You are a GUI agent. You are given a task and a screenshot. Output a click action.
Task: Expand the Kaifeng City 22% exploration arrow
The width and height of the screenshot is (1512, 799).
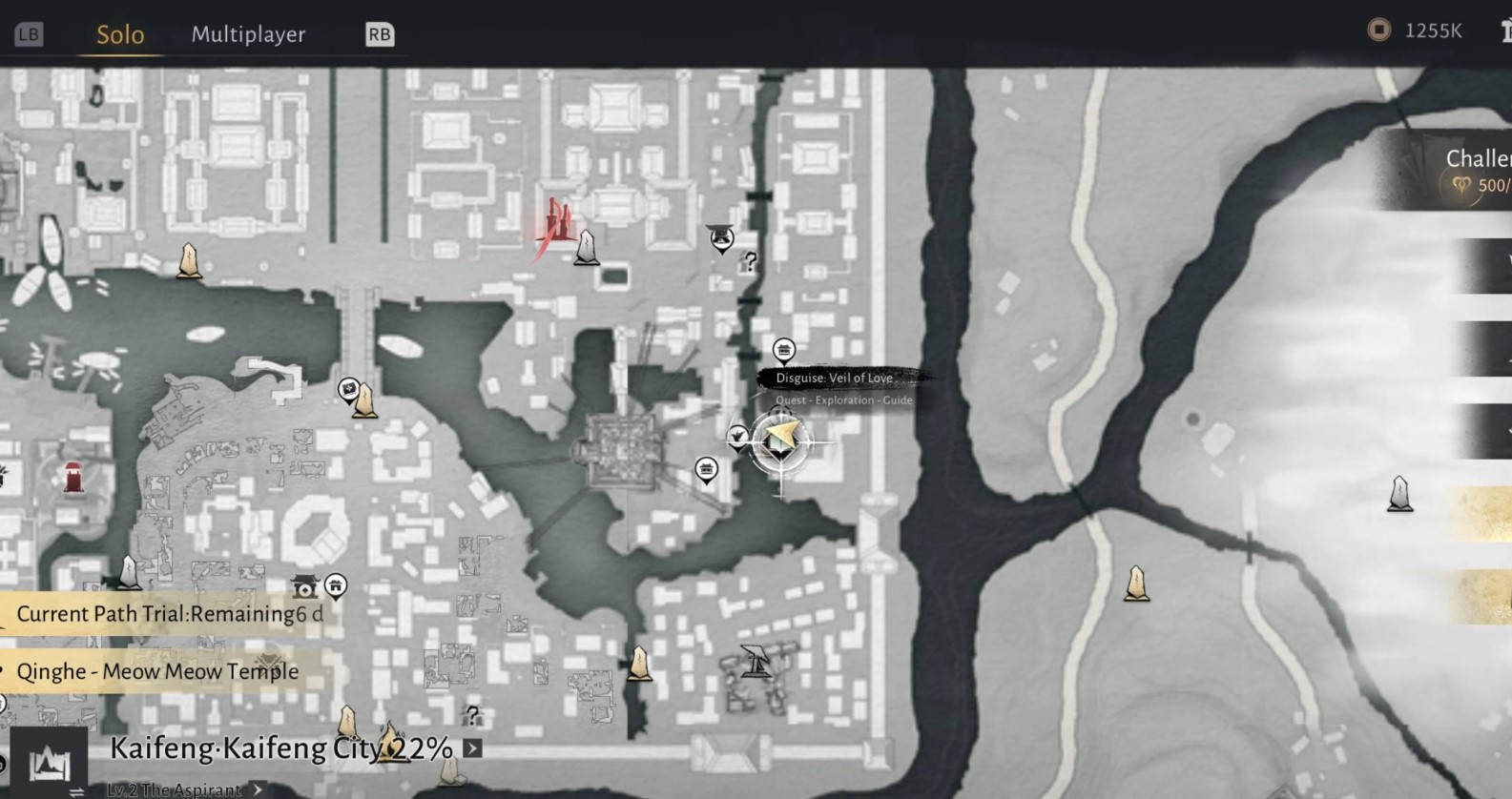(x=472, y=748)
